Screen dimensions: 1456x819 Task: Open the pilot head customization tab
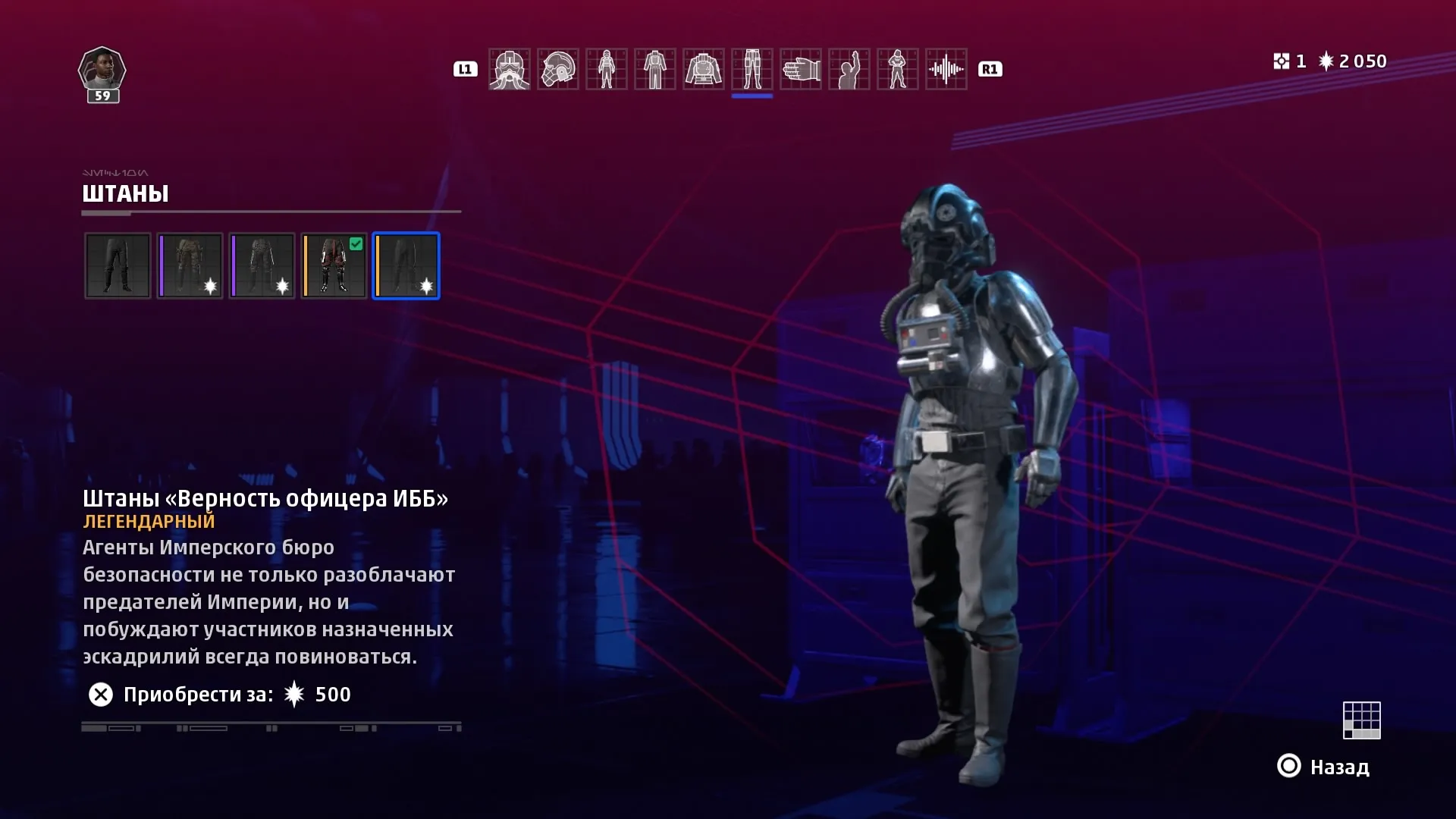(509, 69)
